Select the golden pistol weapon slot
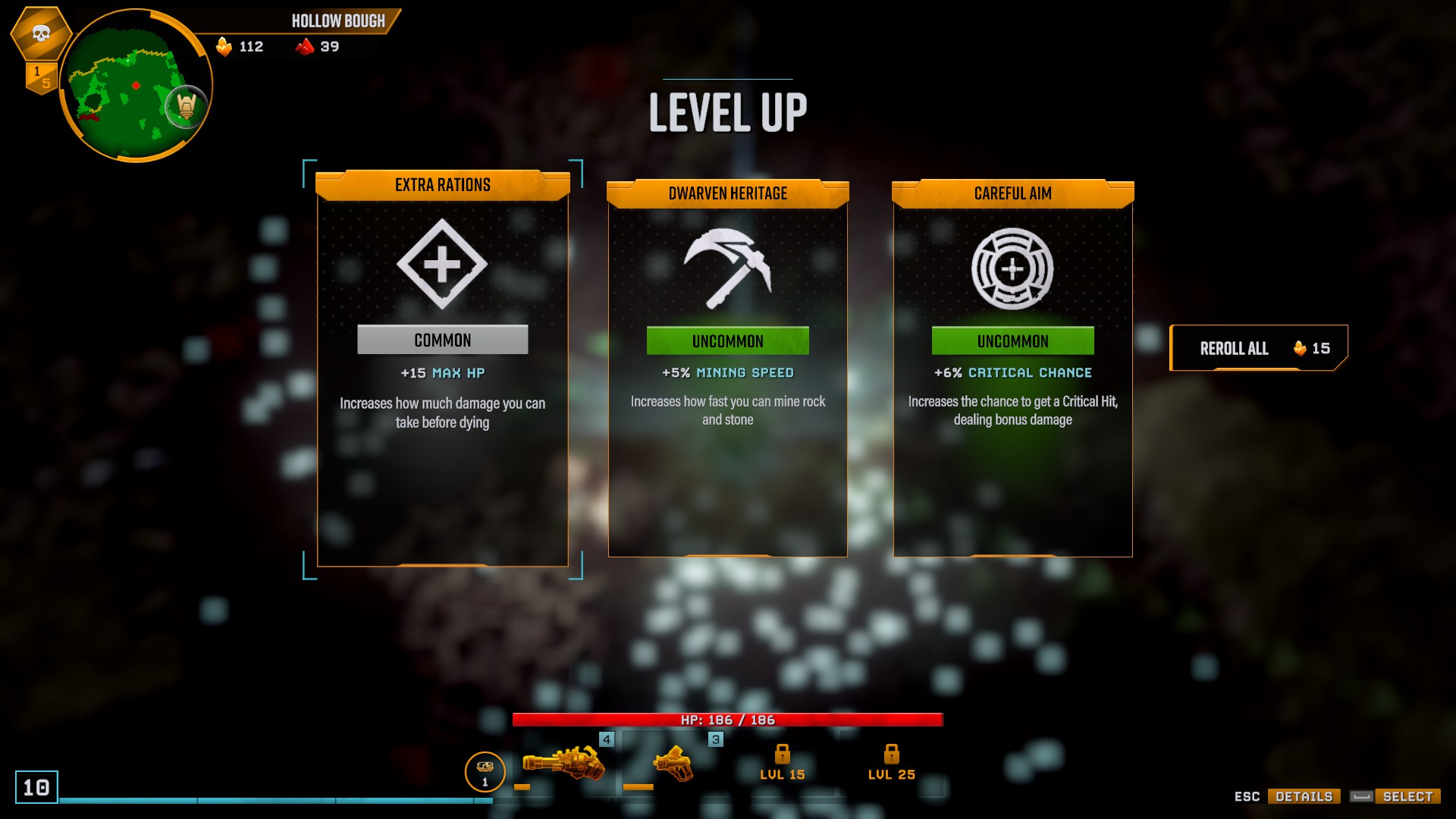The image size is (1456, 819). (673, 764)
